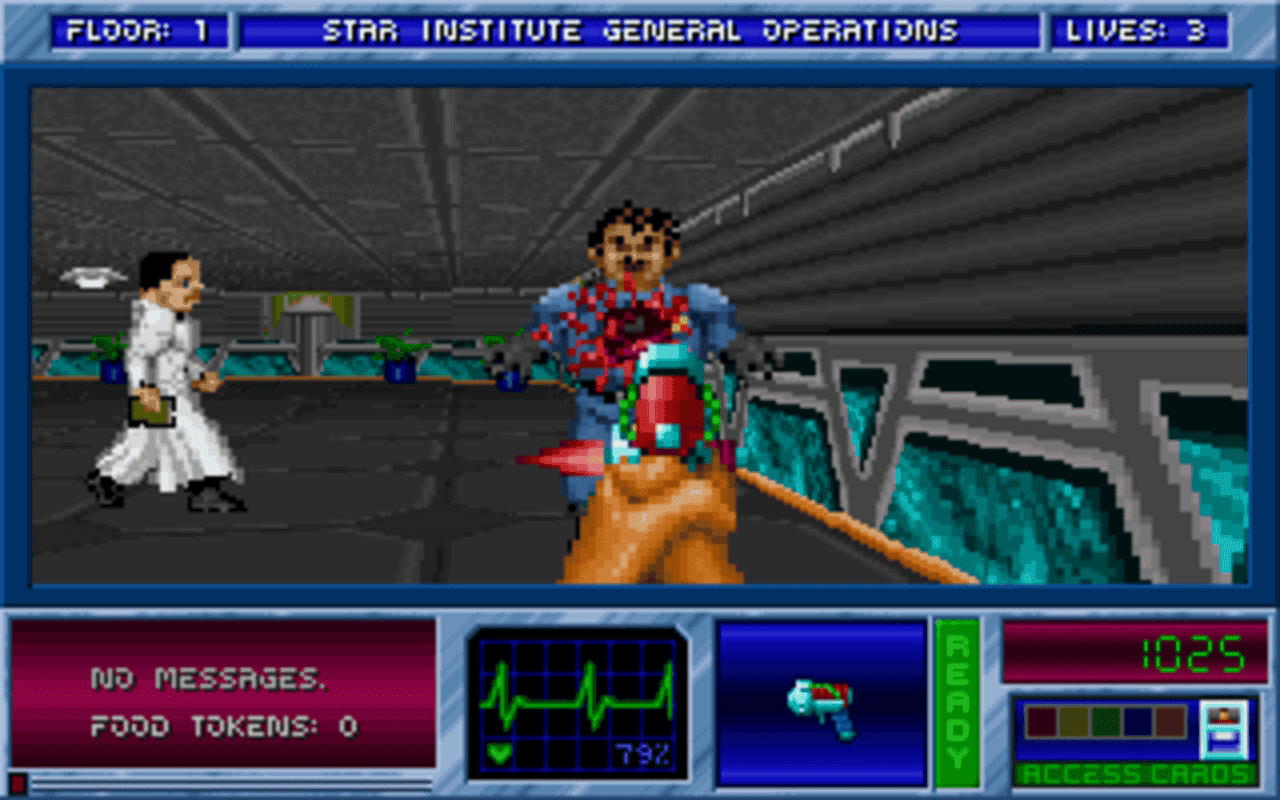The height and width of the screenshot is (800, 1280).
Task: Click the scientist in the white lab coat
Action: [163, 380]
